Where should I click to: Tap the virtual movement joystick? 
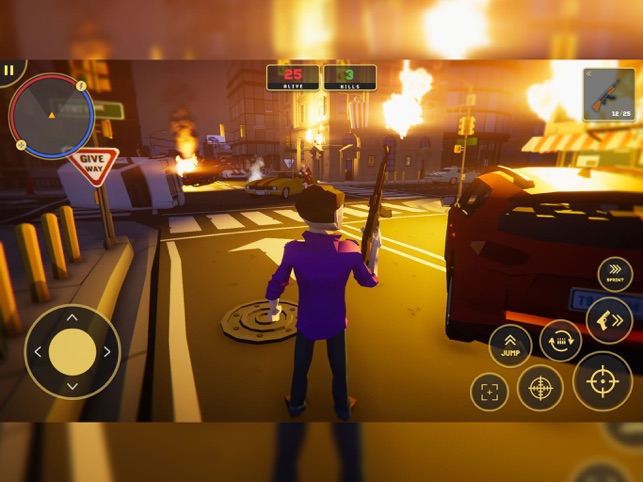72,352
